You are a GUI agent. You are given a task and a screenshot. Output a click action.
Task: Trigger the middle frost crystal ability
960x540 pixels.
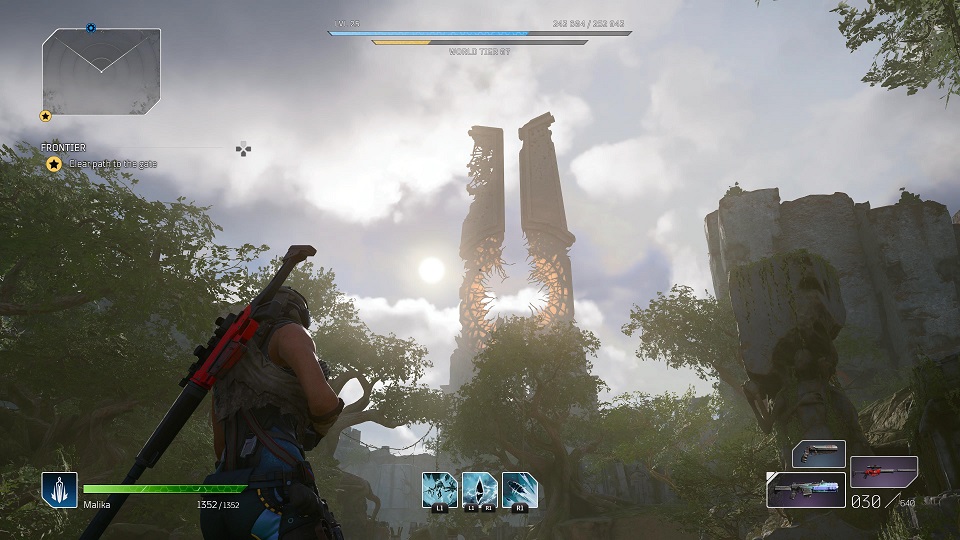(x=479, y=488)
